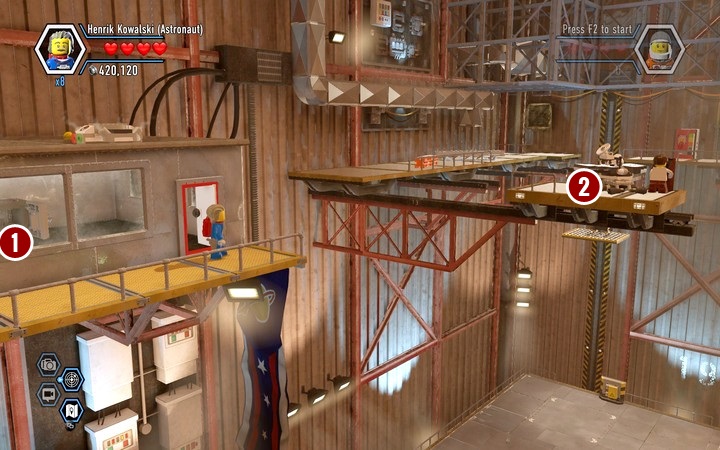Screen dimensions: 720x450
Task: Select the second player portrait hexagon
Action: click(x=660, y=48)
